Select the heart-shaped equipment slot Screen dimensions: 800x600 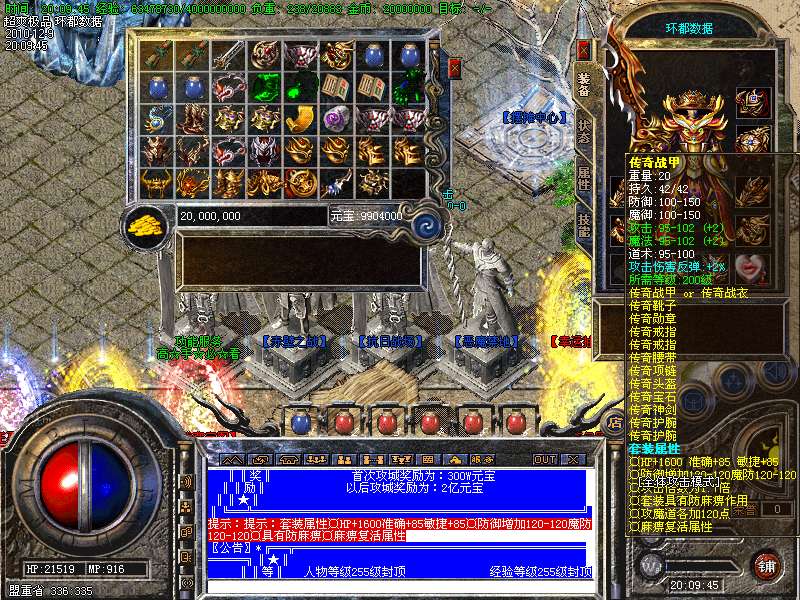pyautogui.click(x=750, y=268)
